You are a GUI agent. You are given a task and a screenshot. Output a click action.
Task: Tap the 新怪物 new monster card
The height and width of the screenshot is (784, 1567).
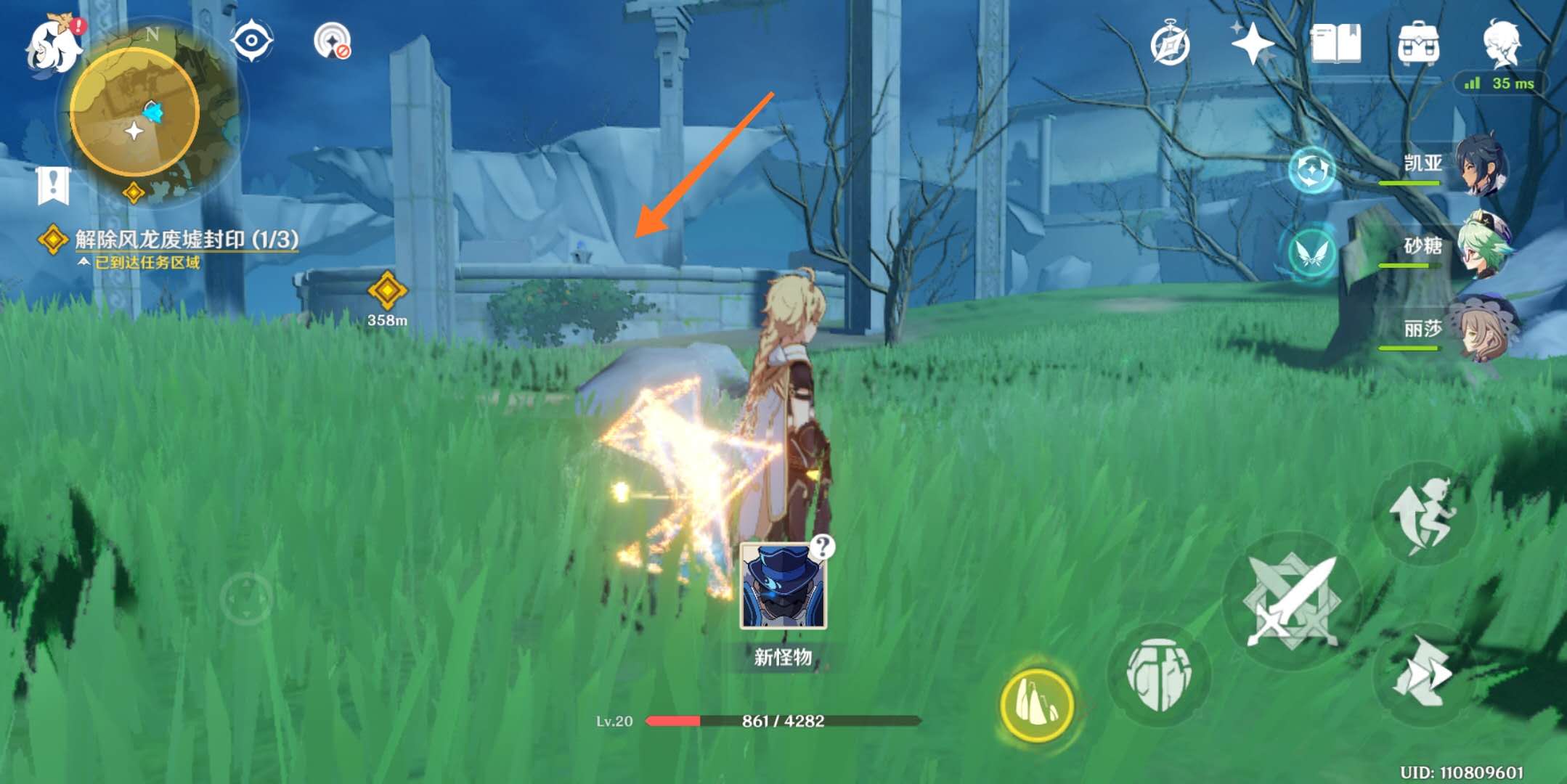pos(783,587)
